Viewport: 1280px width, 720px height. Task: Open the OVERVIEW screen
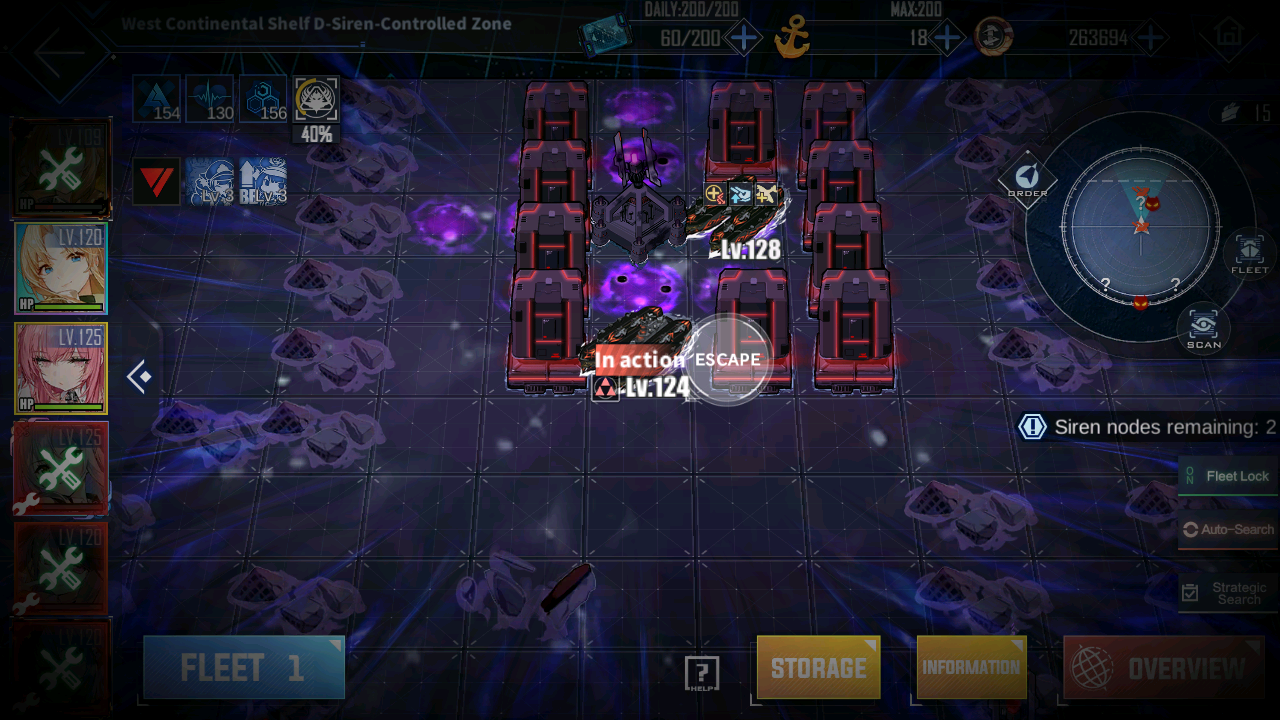point(1163,666)
